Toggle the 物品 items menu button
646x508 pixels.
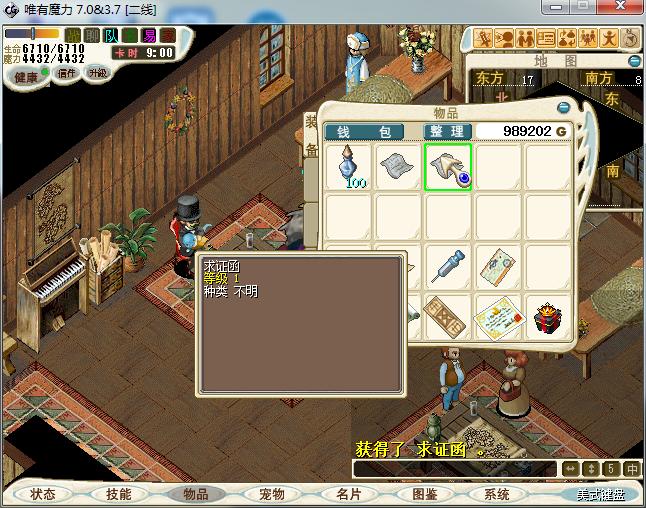click(x=195, y=494)
